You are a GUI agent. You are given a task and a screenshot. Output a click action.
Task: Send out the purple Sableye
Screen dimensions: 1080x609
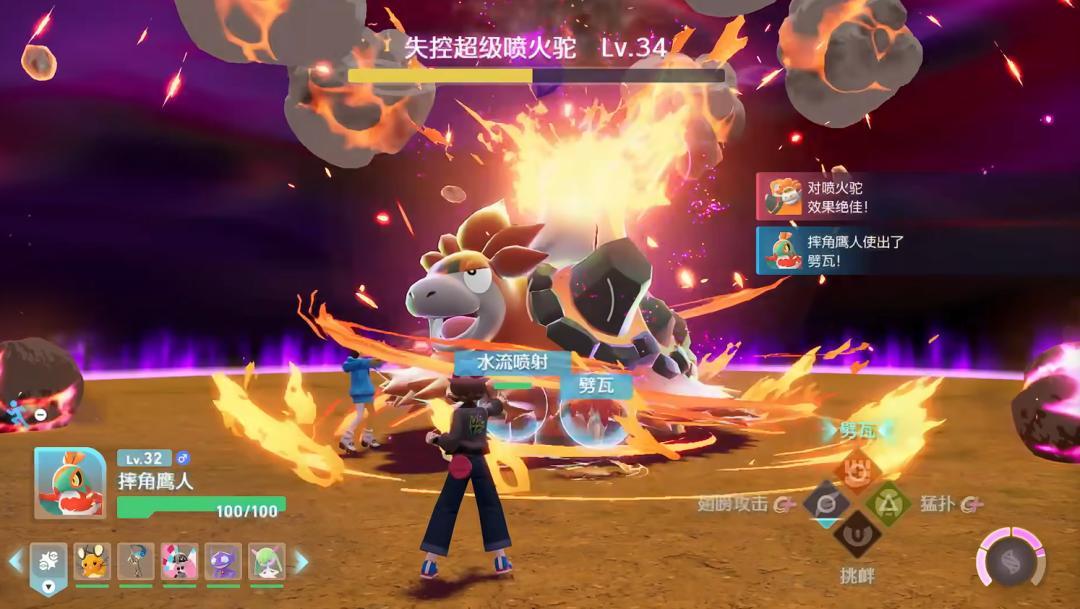click(223, 562)
